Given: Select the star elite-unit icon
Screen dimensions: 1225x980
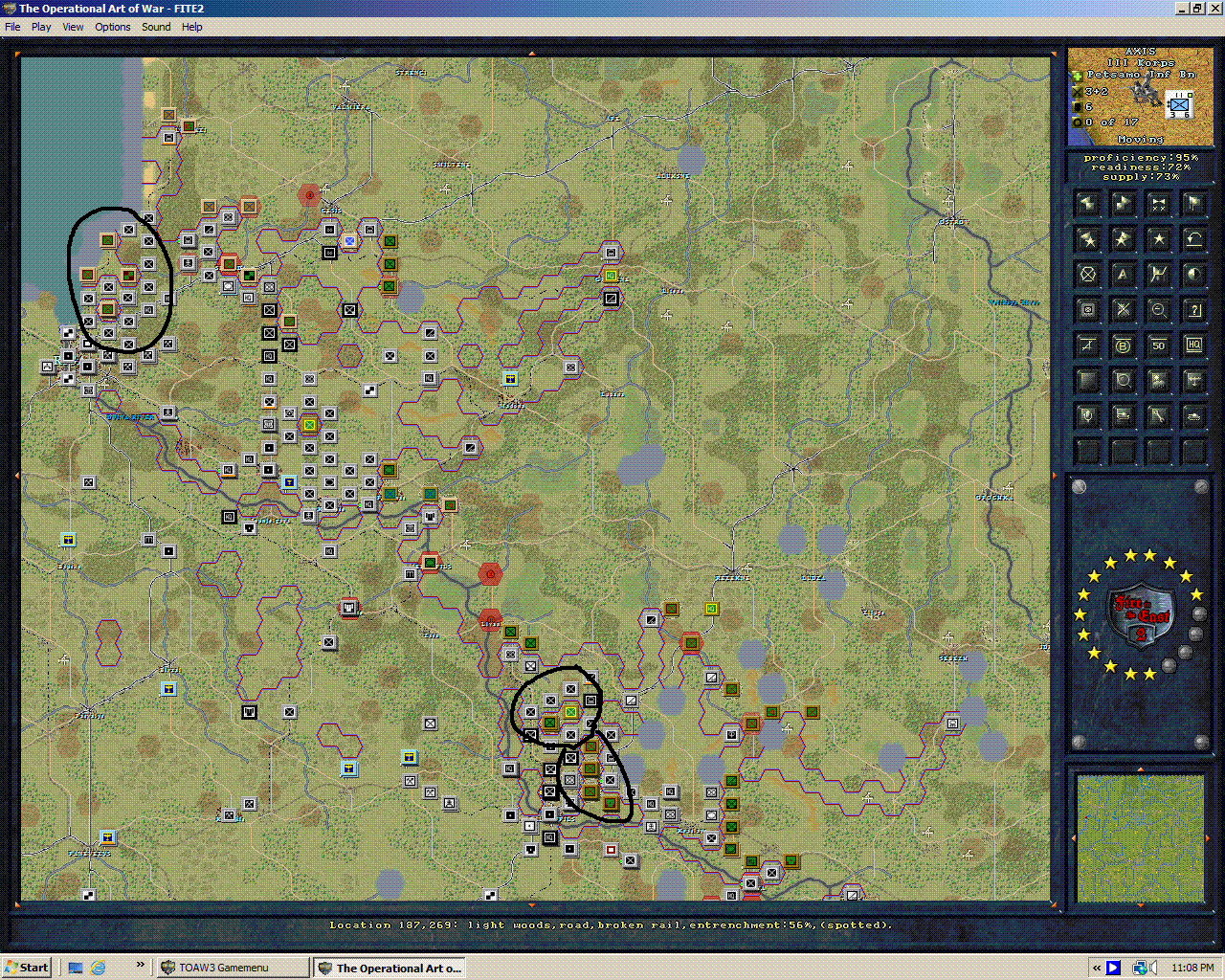Looking at the screenshot, I should tap(1158, 239).
